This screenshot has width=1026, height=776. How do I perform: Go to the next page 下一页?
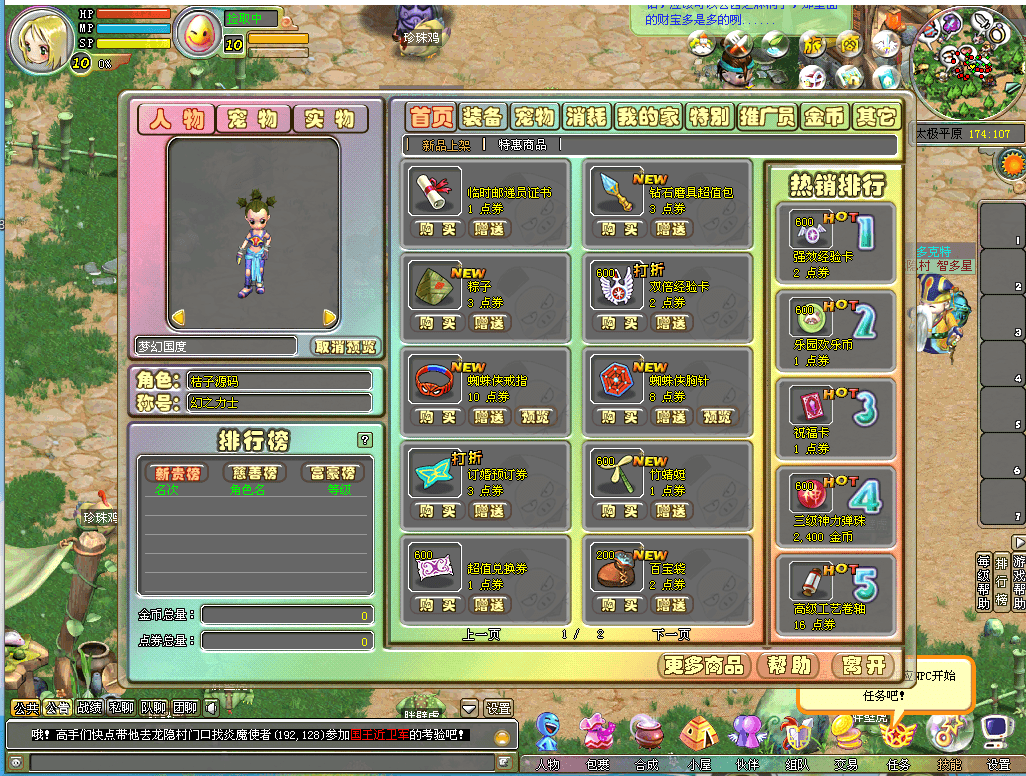click(670, 634)
